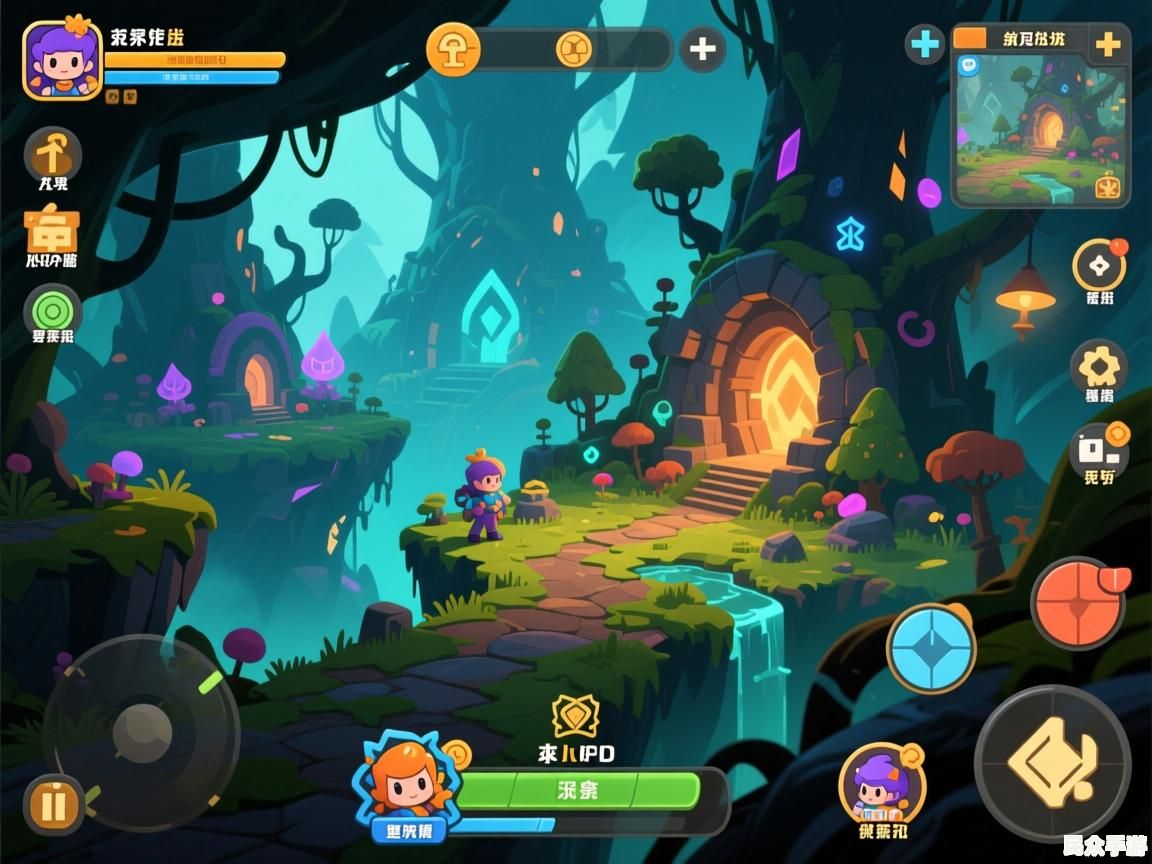The width and height of the screenshot is (1152, 864).
Task: Click the green button at bottom center
Action: [577, 790]
